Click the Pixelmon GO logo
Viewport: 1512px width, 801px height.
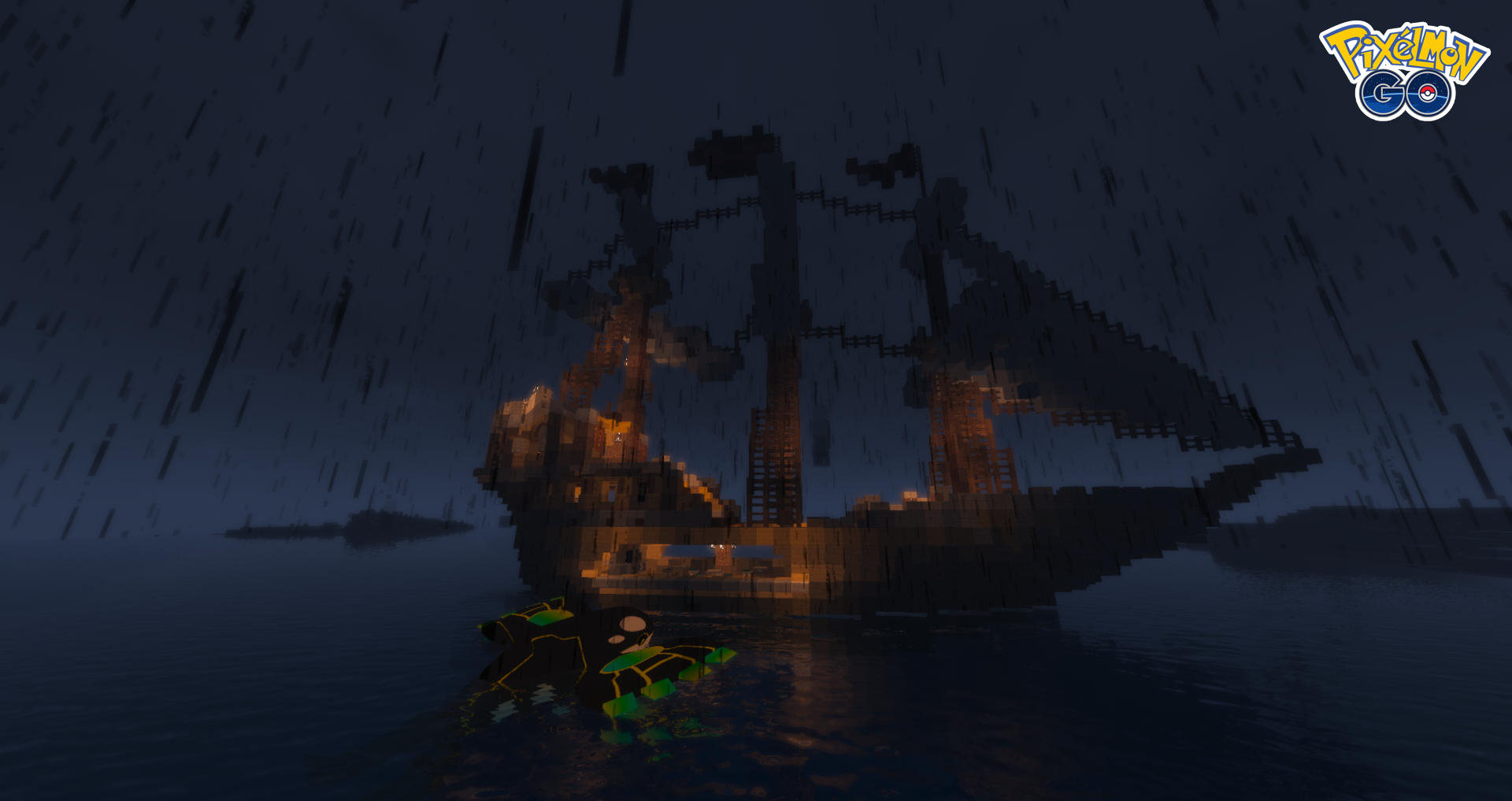1405,72
